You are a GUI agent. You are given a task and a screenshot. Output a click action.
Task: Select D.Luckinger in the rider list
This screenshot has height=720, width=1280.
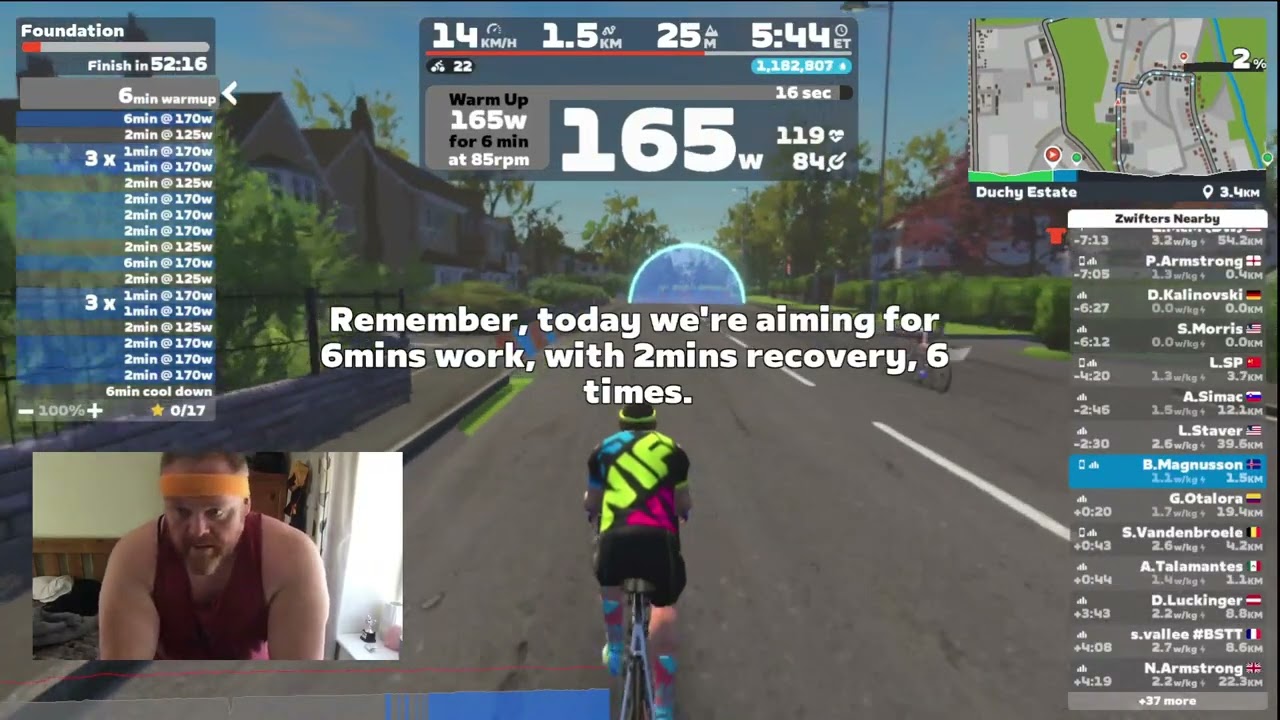pos(1167,607)
